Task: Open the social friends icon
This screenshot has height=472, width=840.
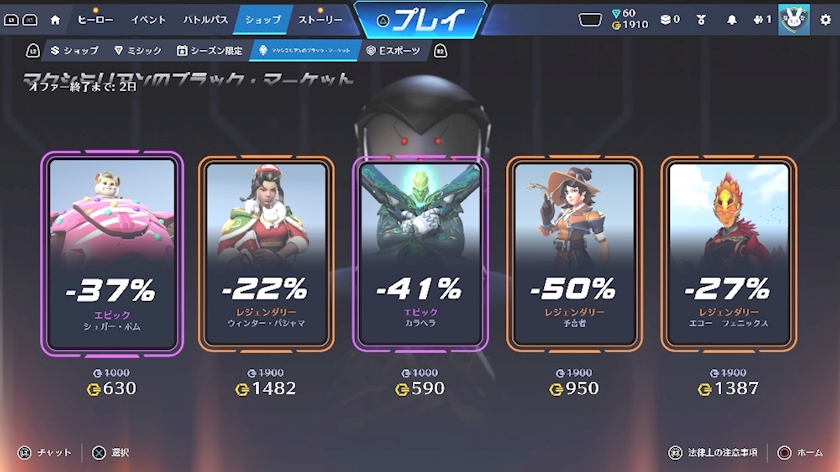Action: click(761, 19)
